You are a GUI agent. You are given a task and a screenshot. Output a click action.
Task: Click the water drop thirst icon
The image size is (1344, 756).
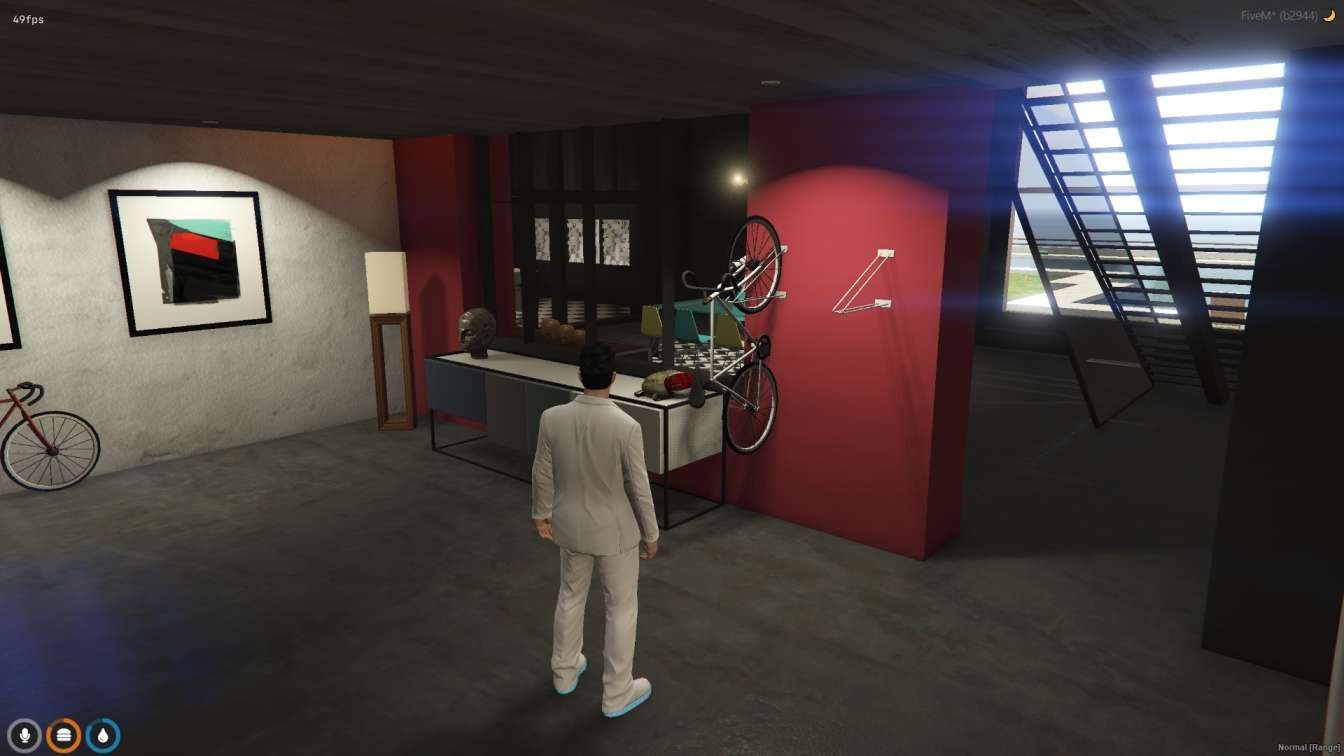click(x=102, y=735)
